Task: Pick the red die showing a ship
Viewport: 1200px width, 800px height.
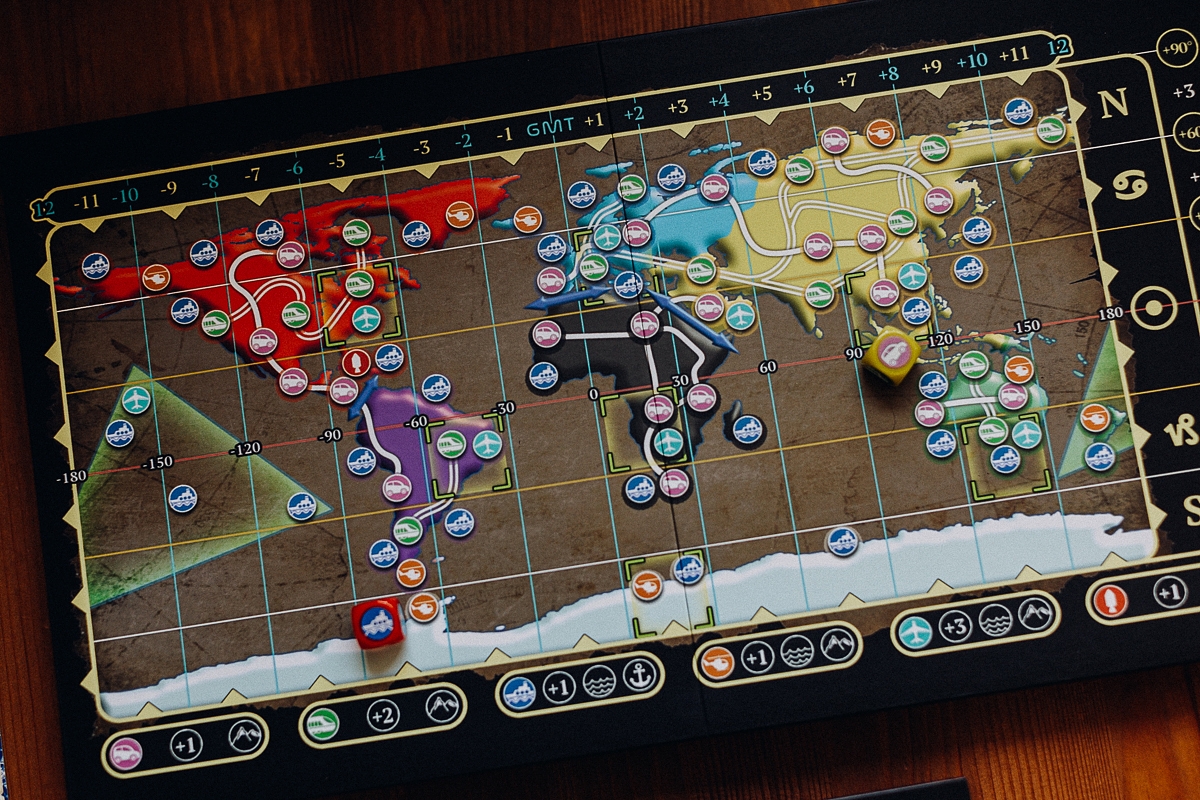Action: (379, 623)
